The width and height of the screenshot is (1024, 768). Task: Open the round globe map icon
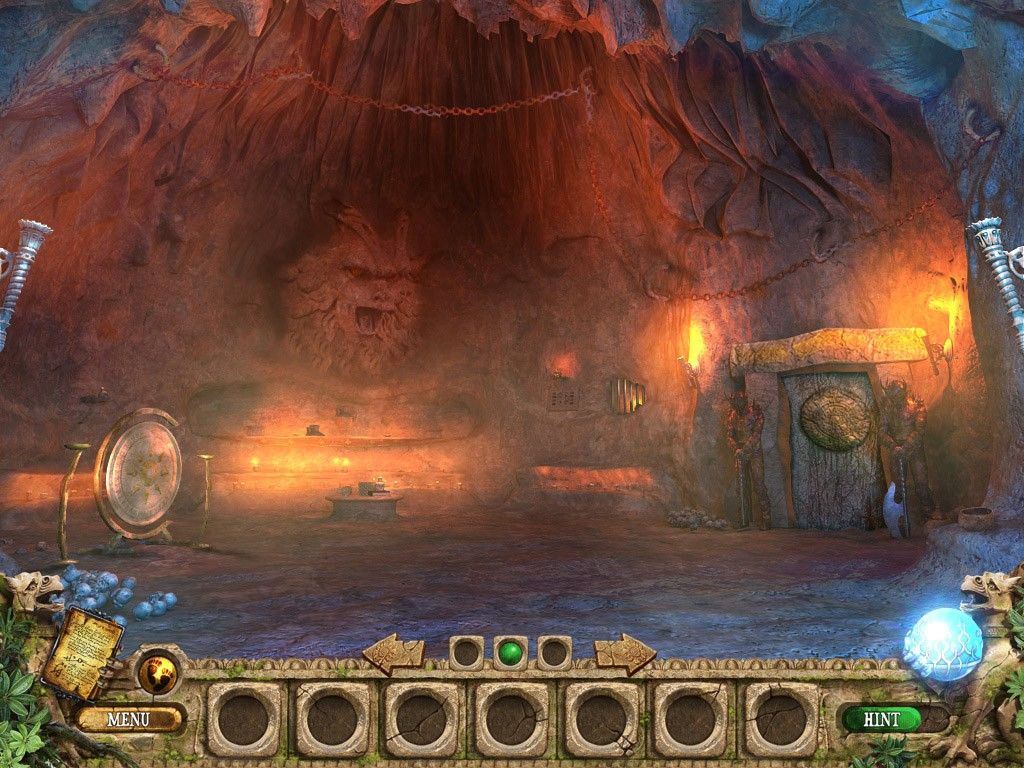coord(157,670)
